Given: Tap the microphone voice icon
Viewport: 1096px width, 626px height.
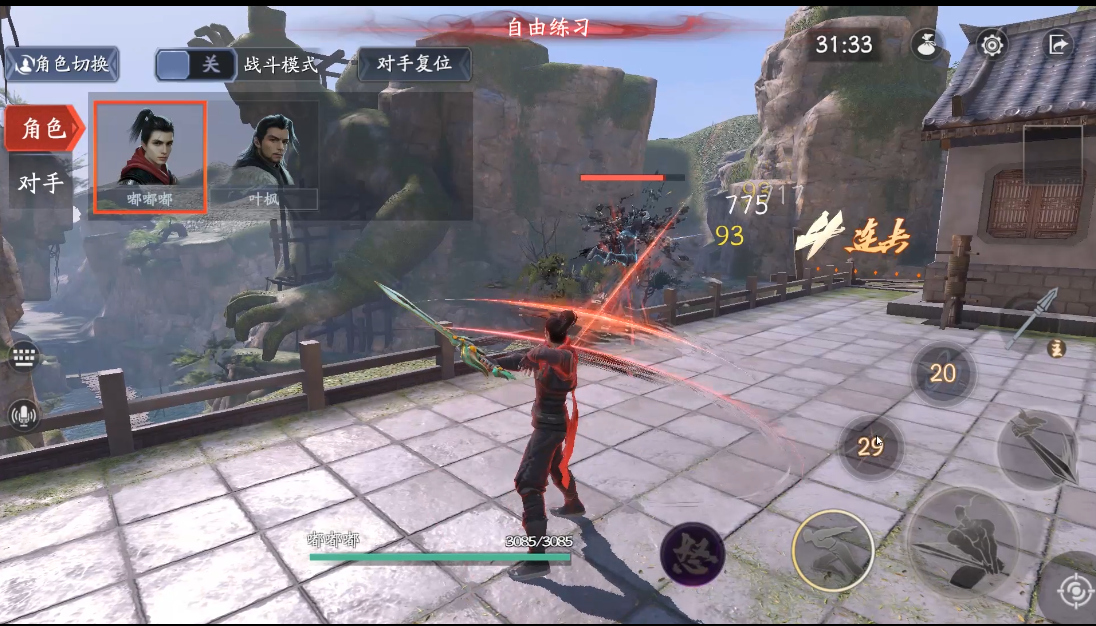Looking at the screenshot, I should point(24,415).
